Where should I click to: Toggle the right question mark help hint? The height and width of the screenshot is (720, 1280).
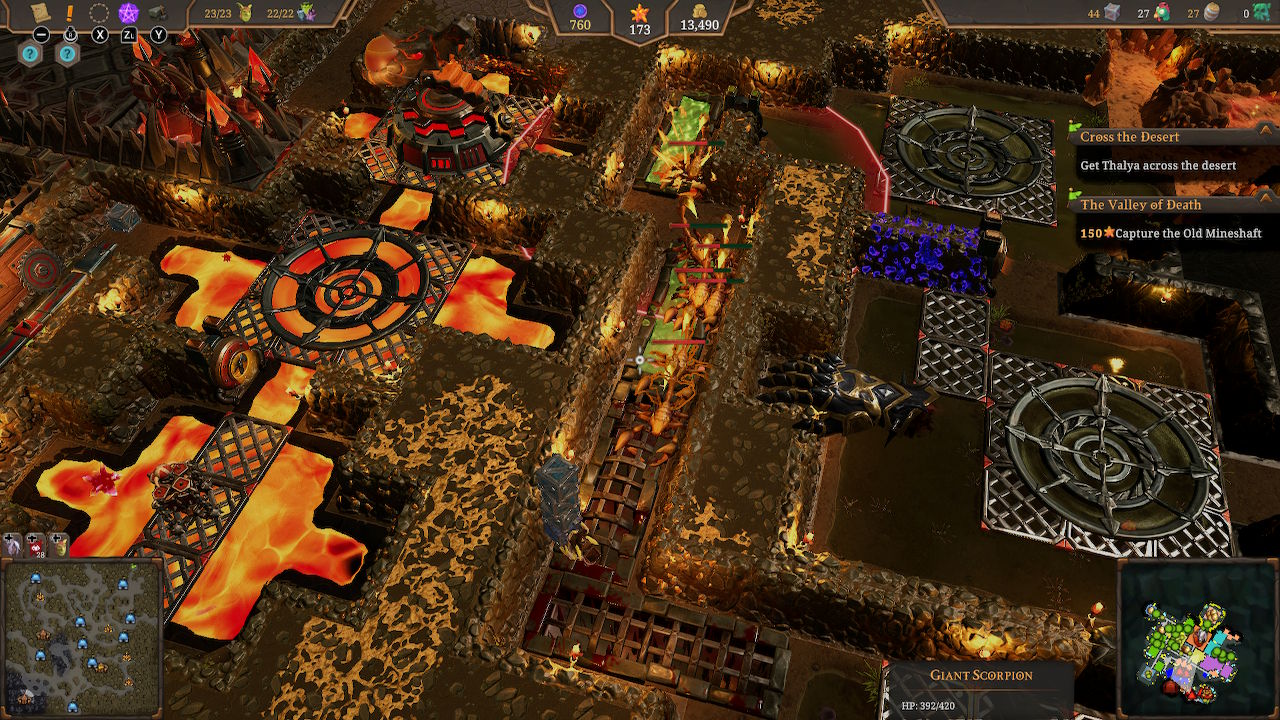click(x=66, y=52)
